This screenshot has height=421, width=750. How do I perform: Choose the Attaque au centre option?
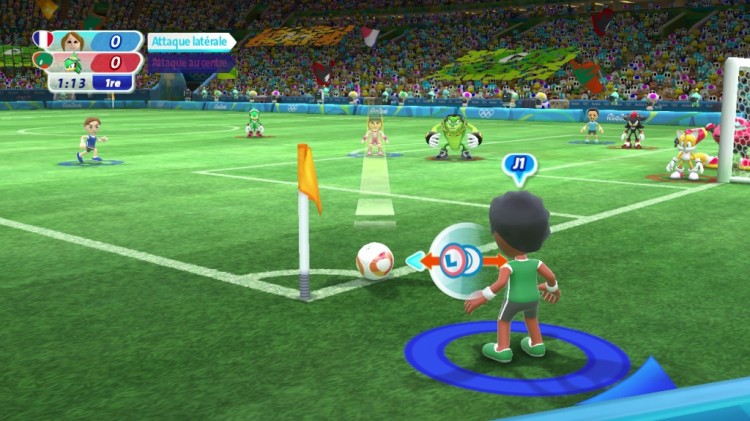(x=191, y=62)
